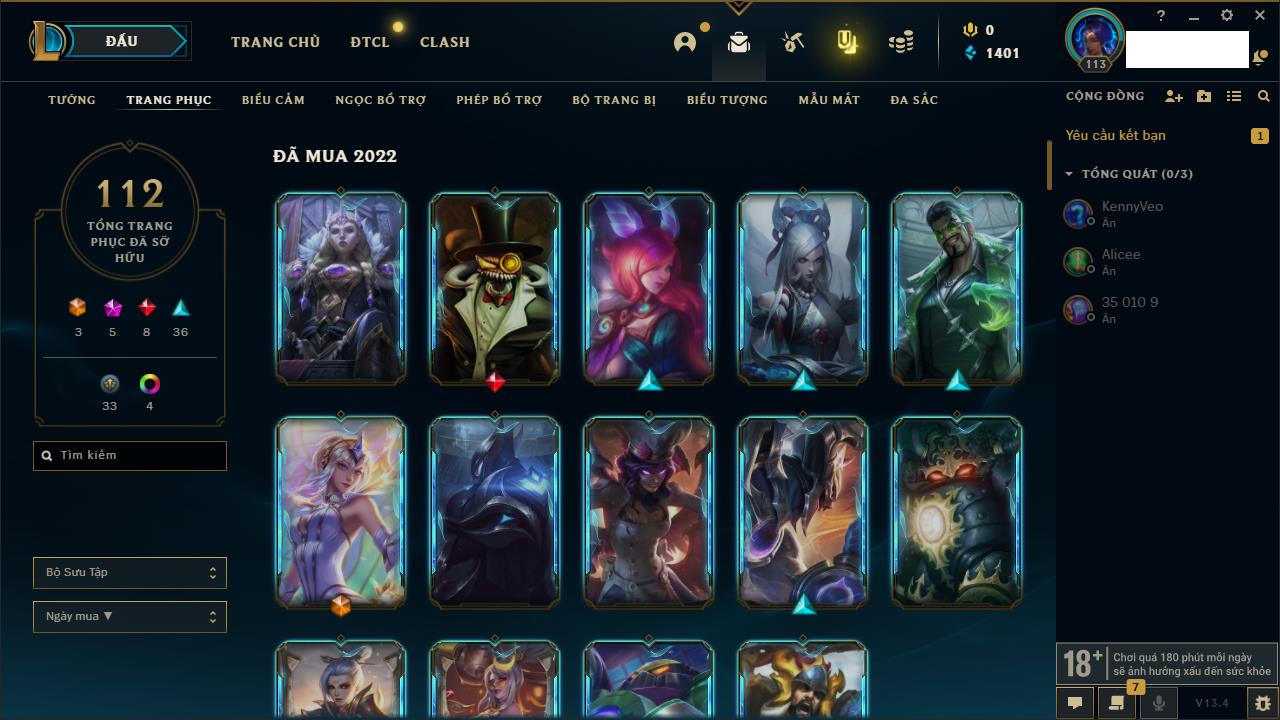Open the Ngày mua sort dropdown
The height and width of the screenshot is (720, 1280).
[130, 617]
